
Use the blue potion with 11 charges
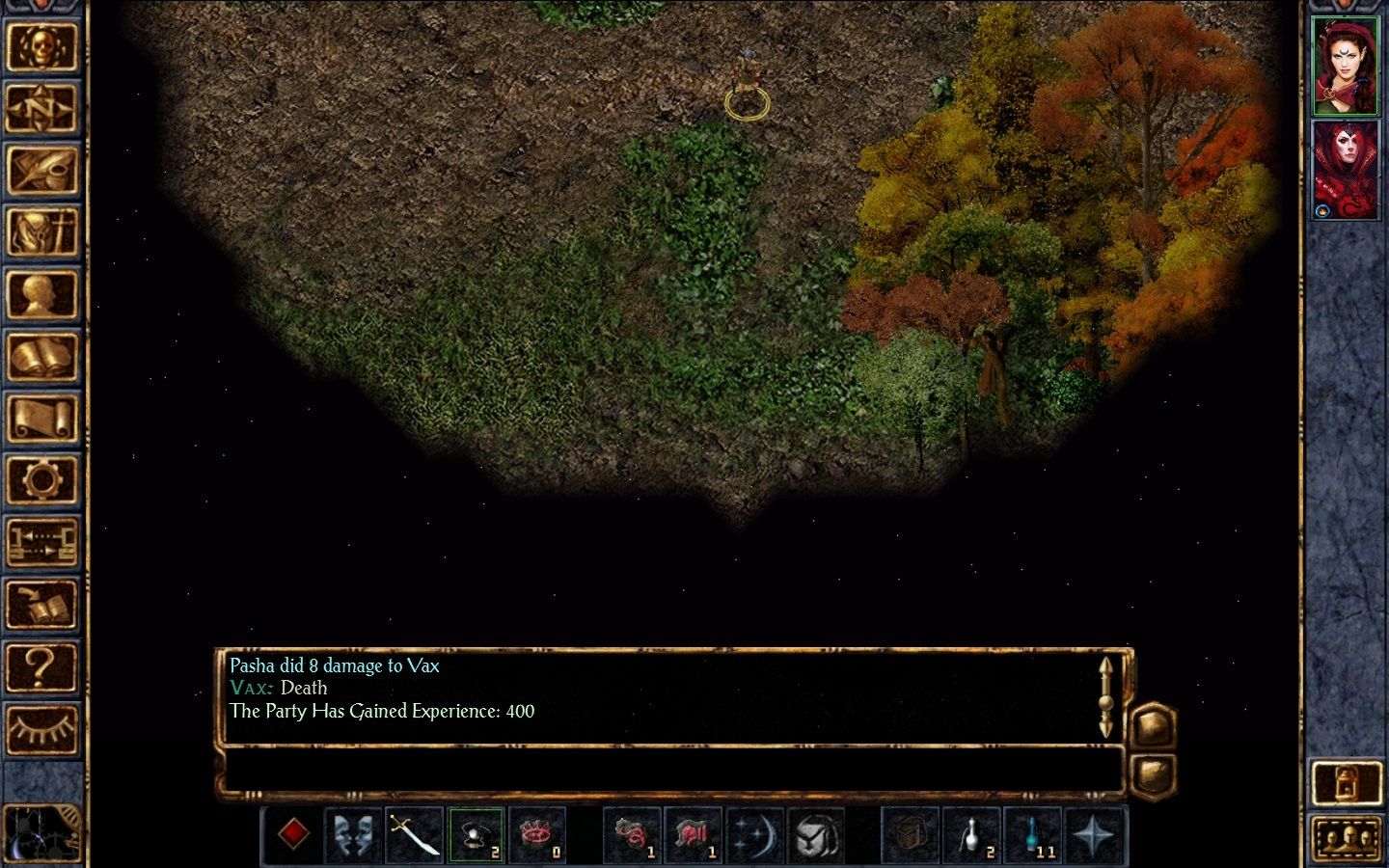click(x=1034, y=834)
